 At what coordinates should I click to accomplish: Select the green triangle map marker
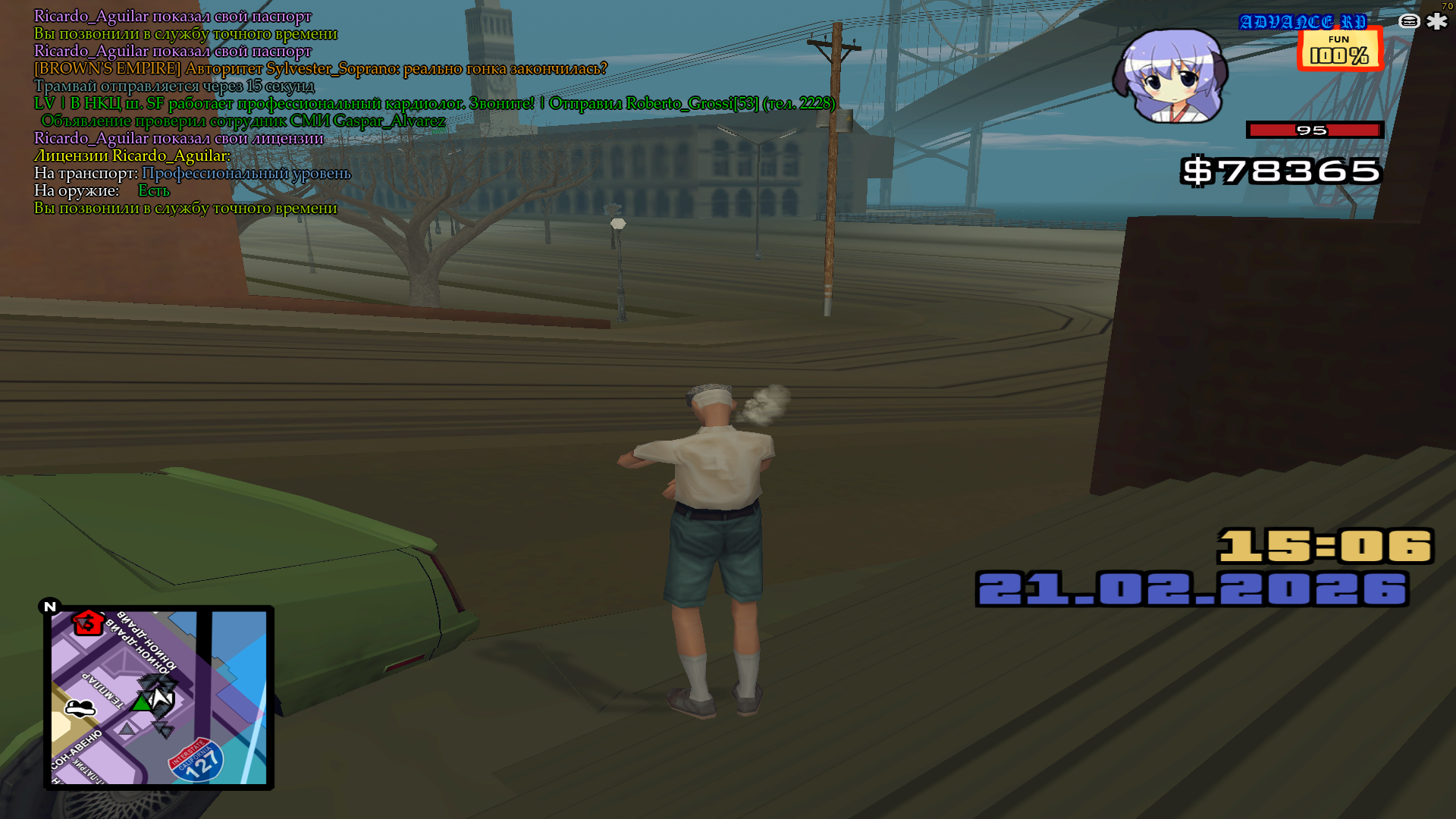coord(141,703)
